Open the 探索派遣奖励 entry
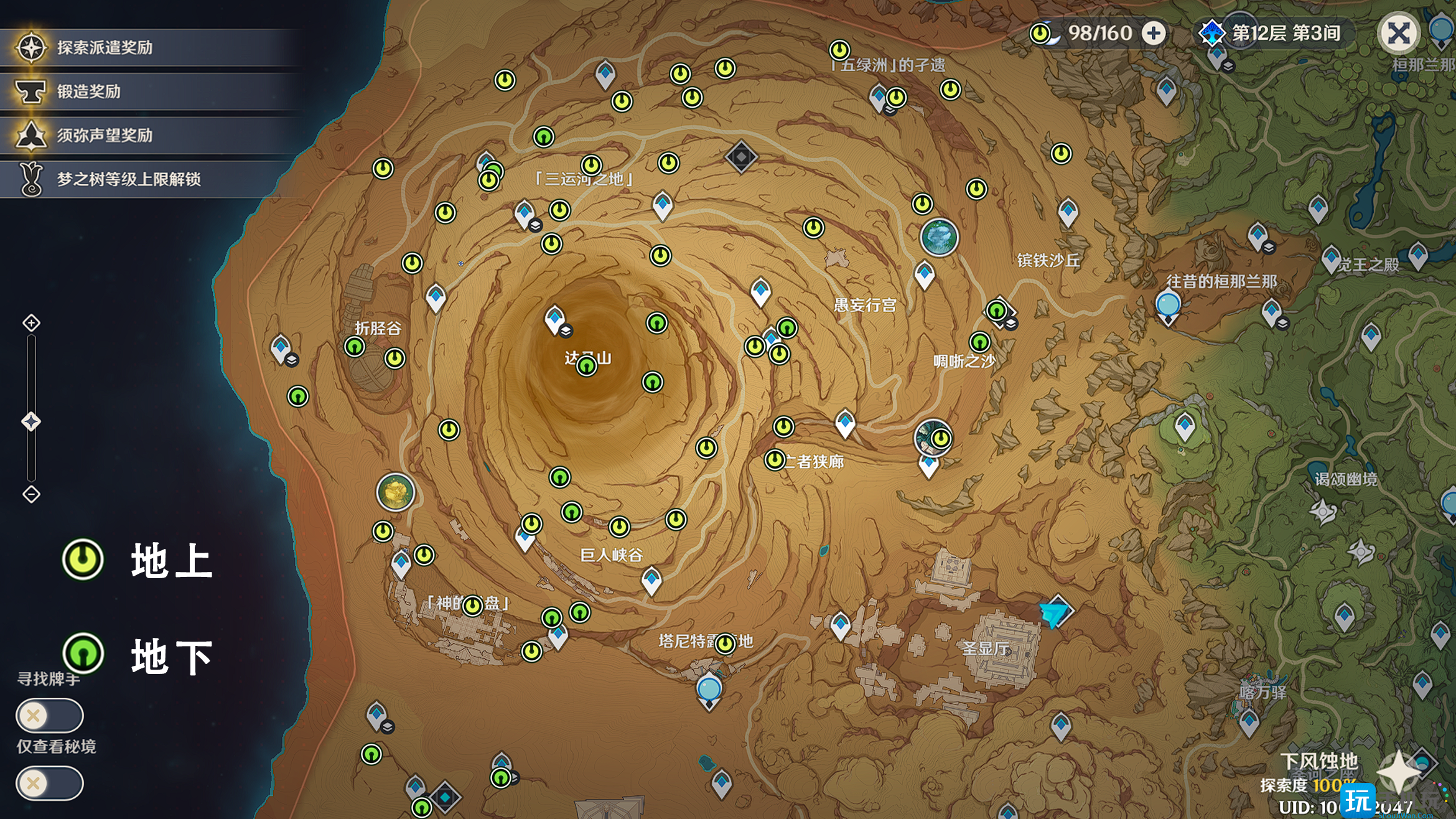The height and width of the screenshot is (819, 1456). click(x=105, y=47)
